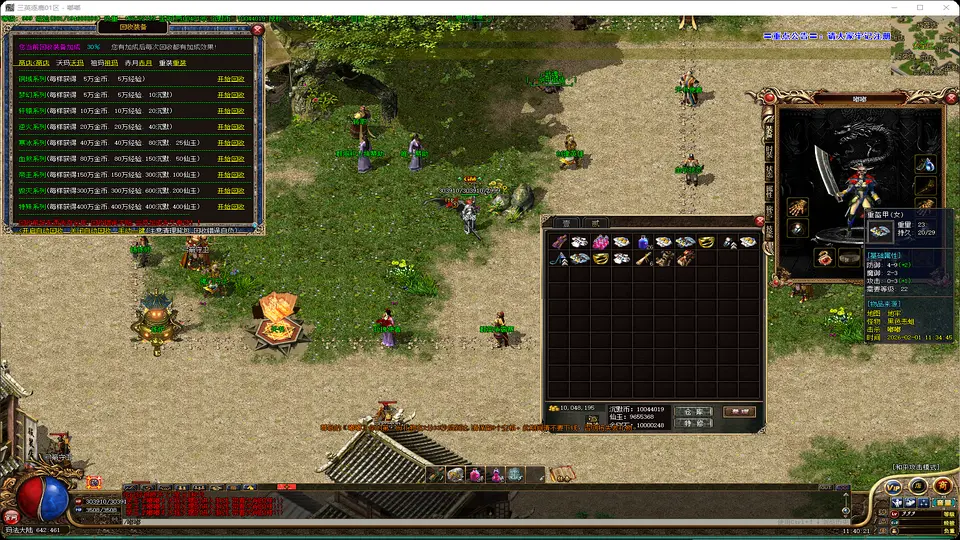
Task: Open the 仓库 warehouse from the bag
Action: pos(693,411)
